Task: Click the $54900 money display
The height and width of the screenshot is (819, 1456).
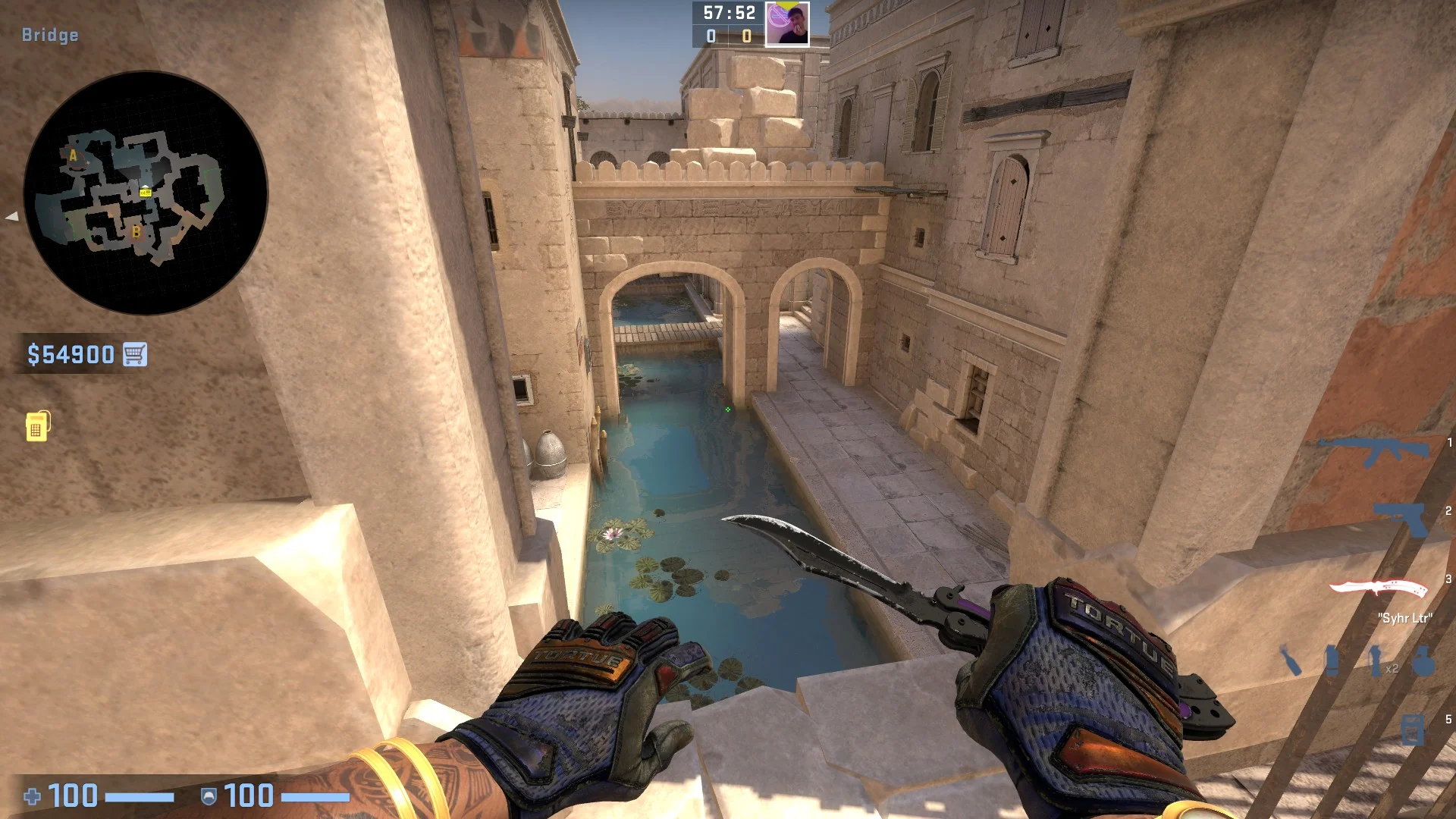Action: 70,353
